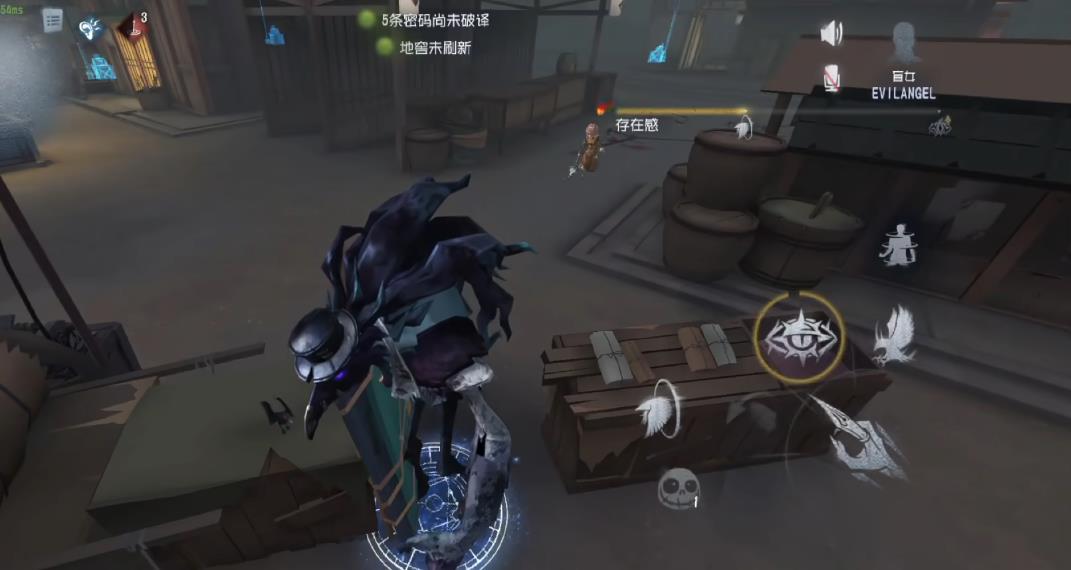Select the EVILANGEL survivor portrait
Screen dimensions: 1071x570
[x=903, y=46]
